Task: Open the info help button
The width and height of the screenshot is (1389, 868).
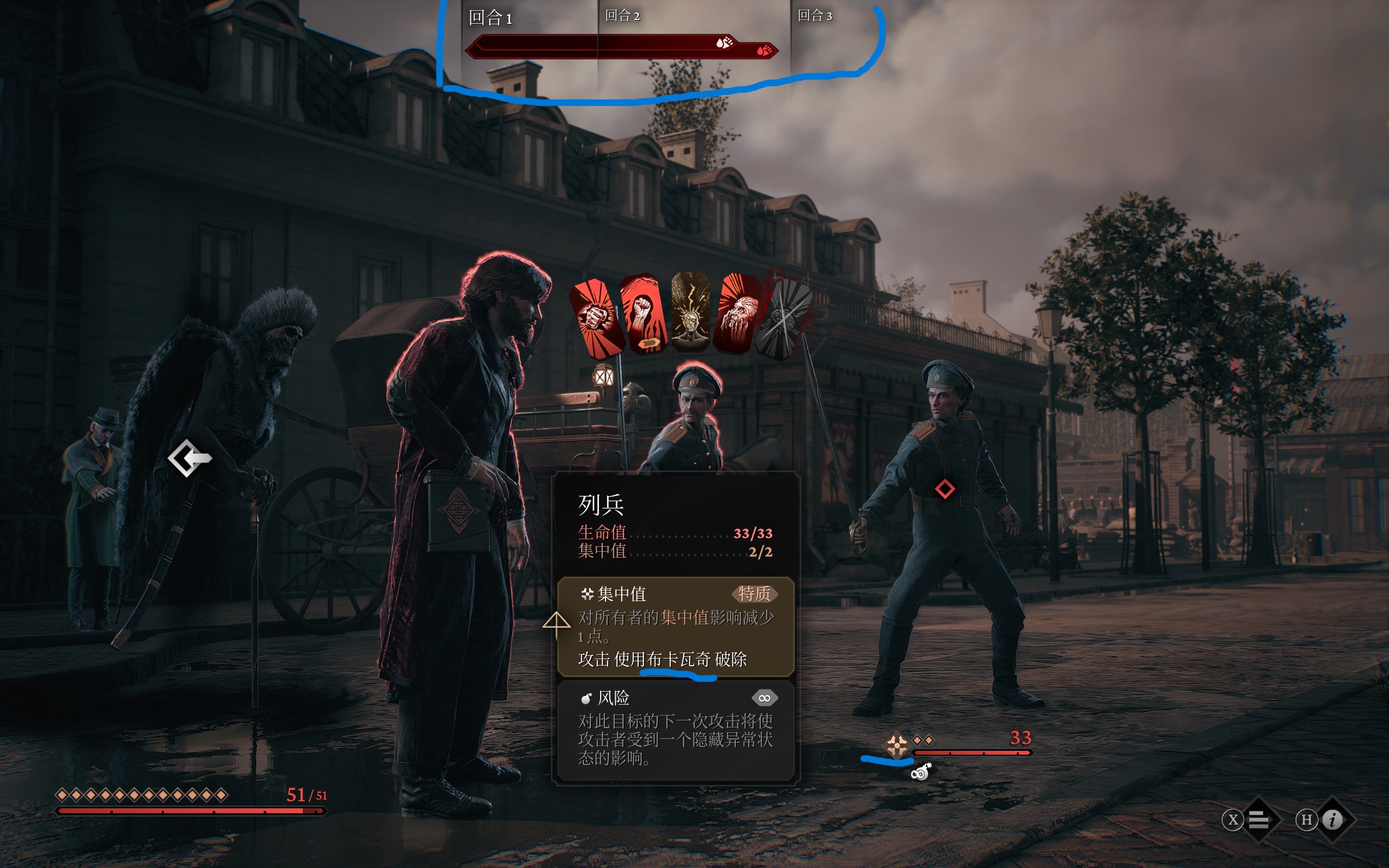Action: coord(1332,820)
